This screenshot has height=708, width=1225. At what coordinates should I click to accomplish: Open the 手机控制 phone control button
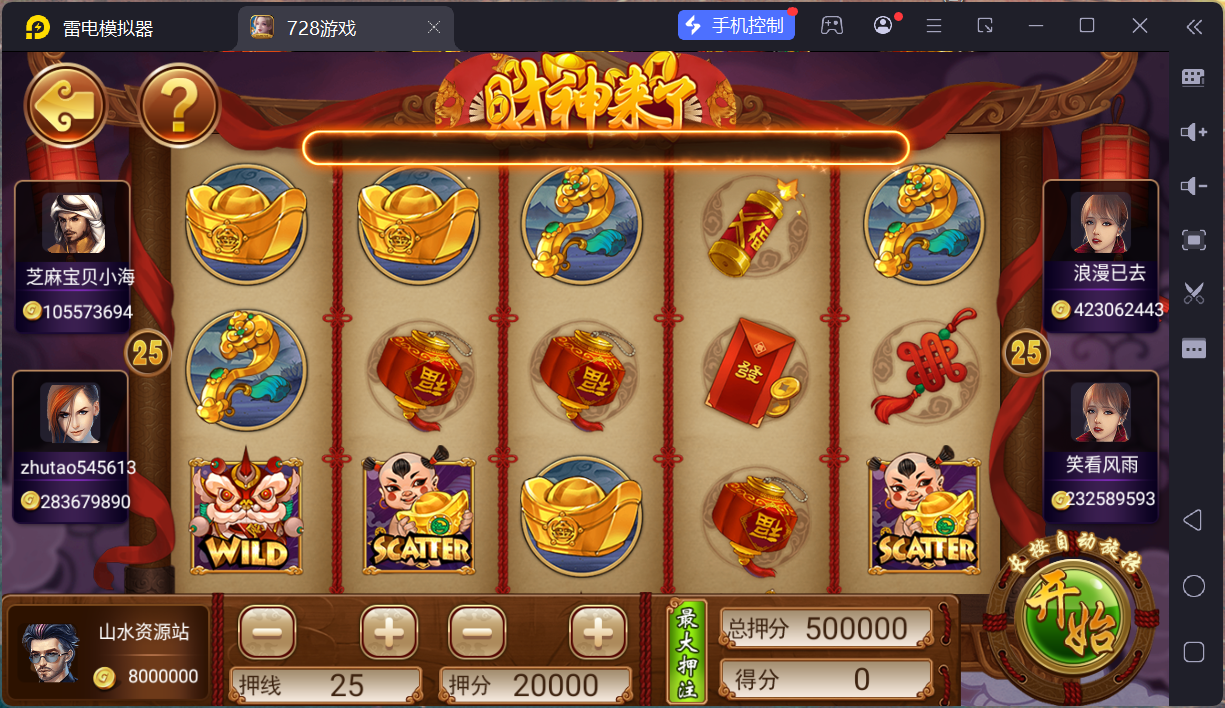coord(736,26)
